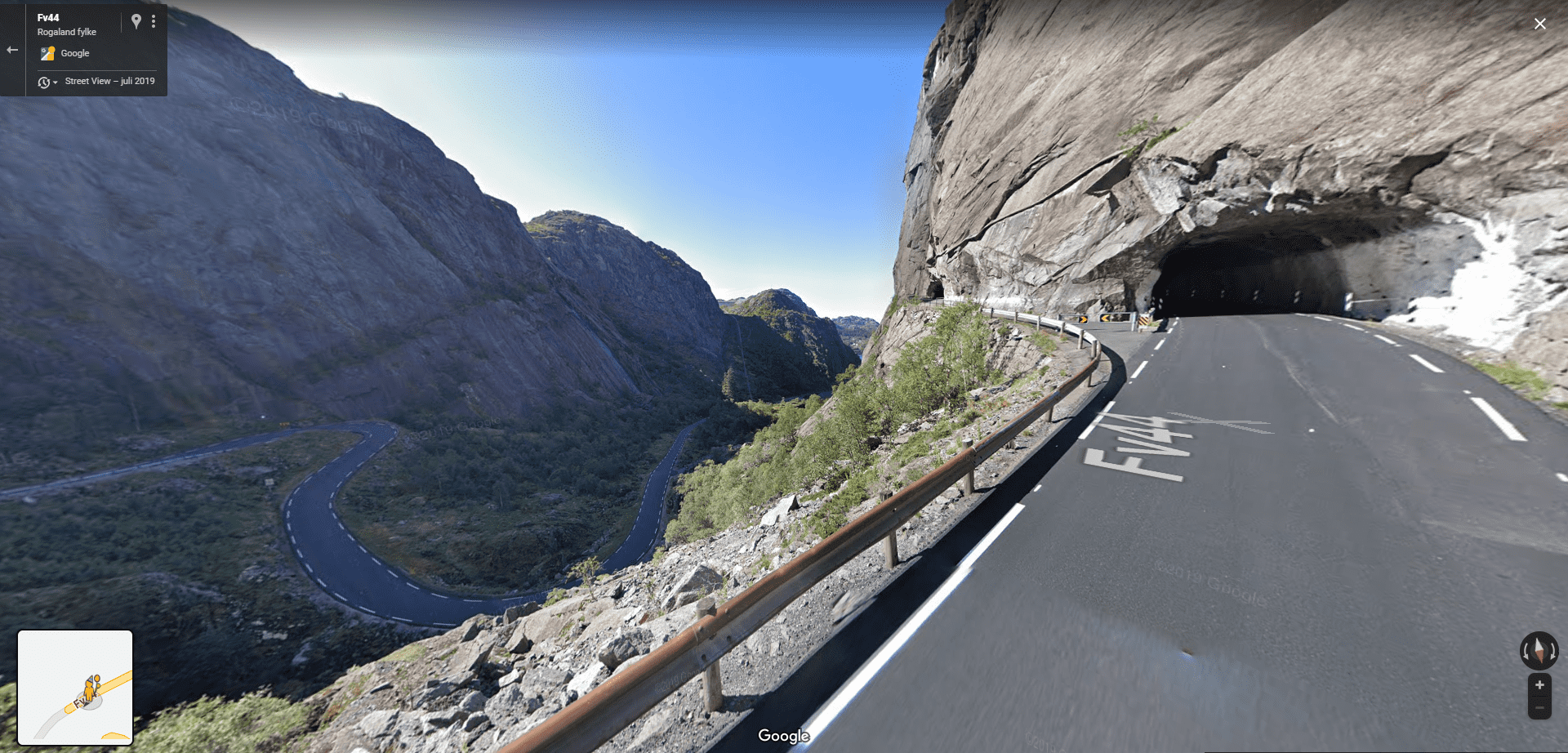
Task: Open the three-dot more options menu
Action: coord(154,22)
